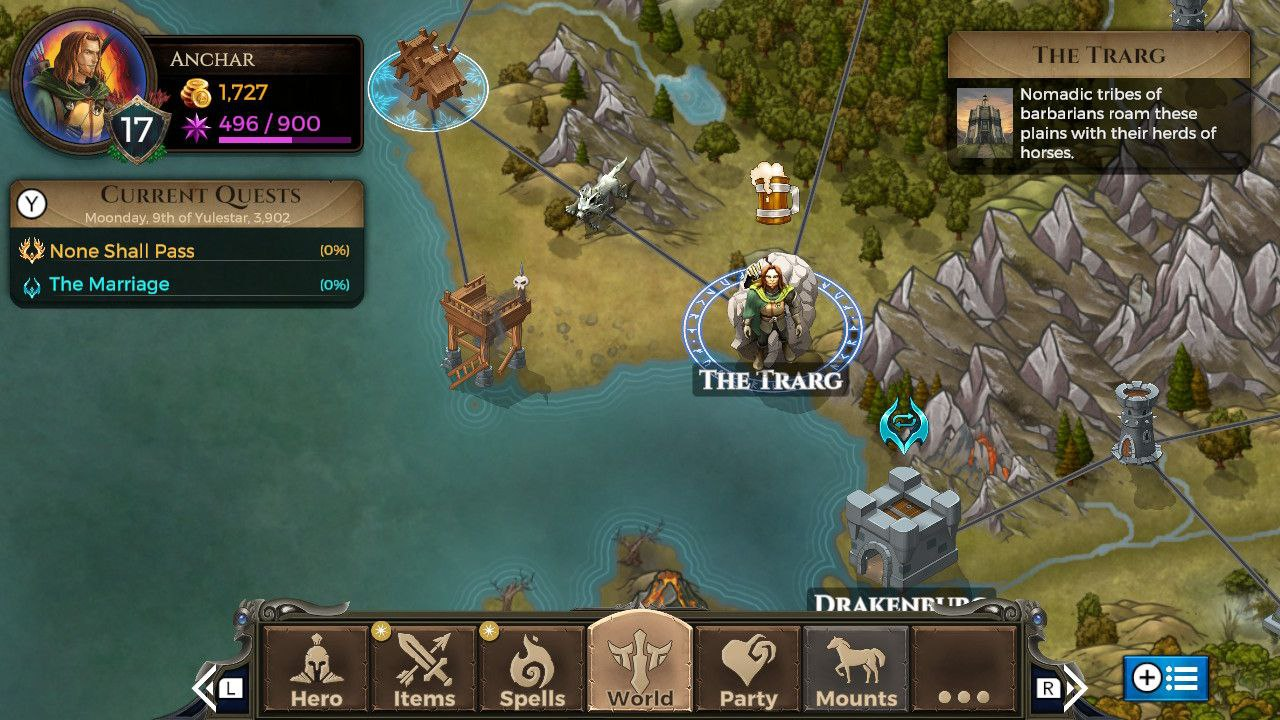The width and height of the screenshot is (1280, 720).
Task: Select the None Shall Pass quest
Action: pos(122,251)
